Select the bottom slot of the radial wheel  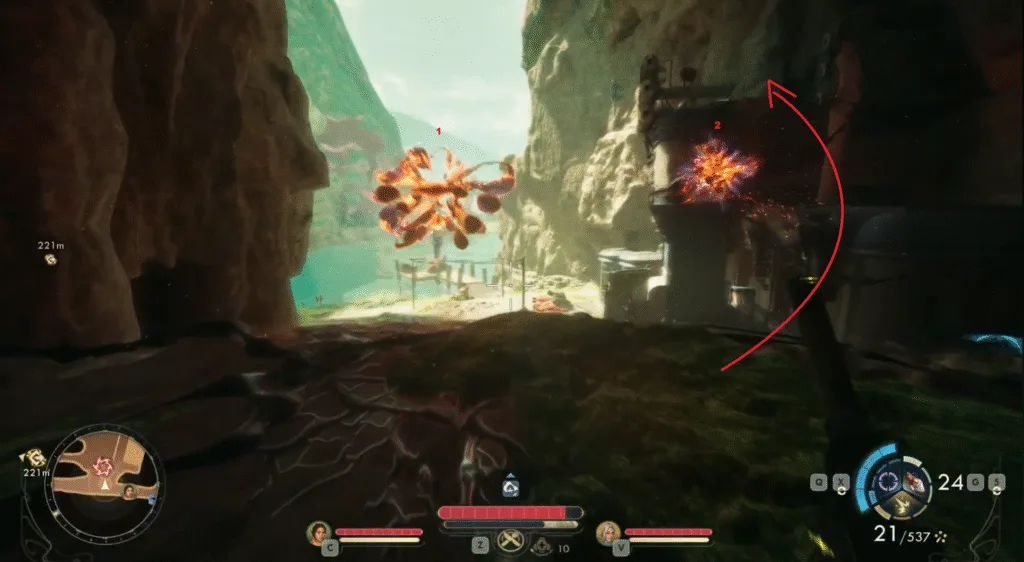click(901, 508)
